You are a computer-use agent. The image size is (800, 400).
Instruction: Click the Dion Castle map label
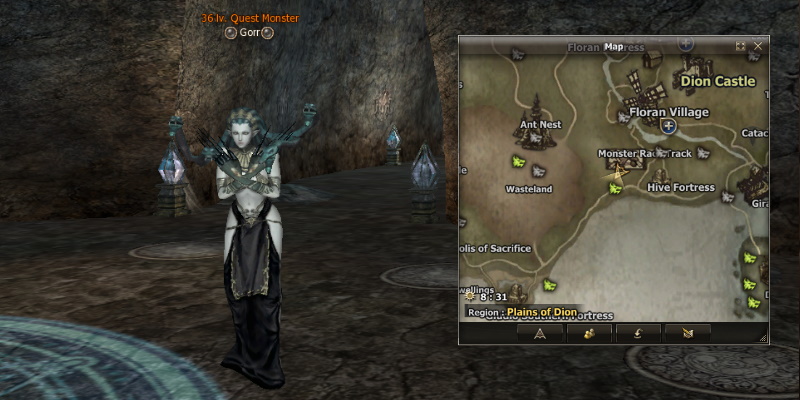click(717, 81)
